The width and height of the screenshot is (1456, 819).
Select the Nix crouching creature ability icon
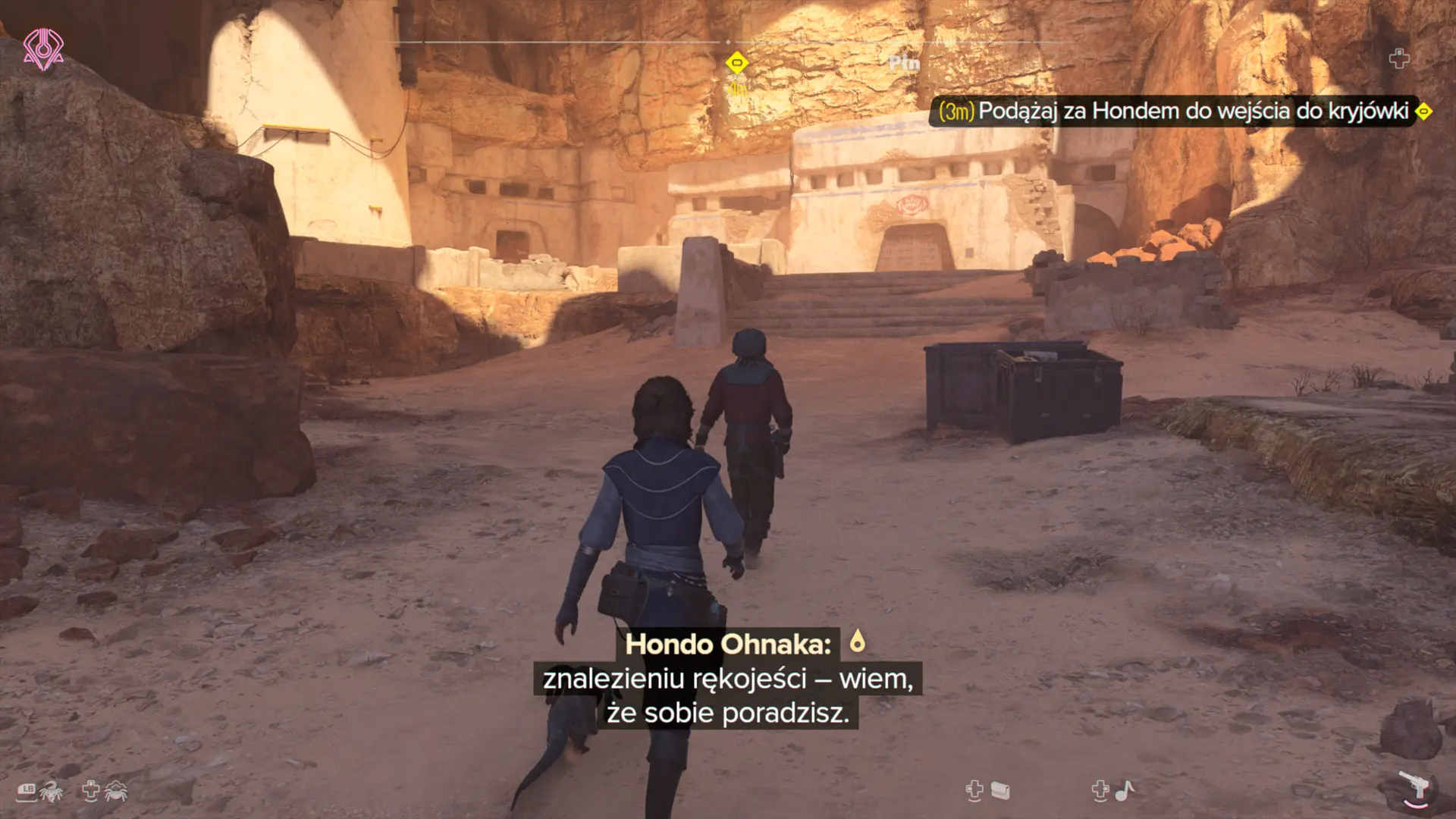tap(116, 791)
